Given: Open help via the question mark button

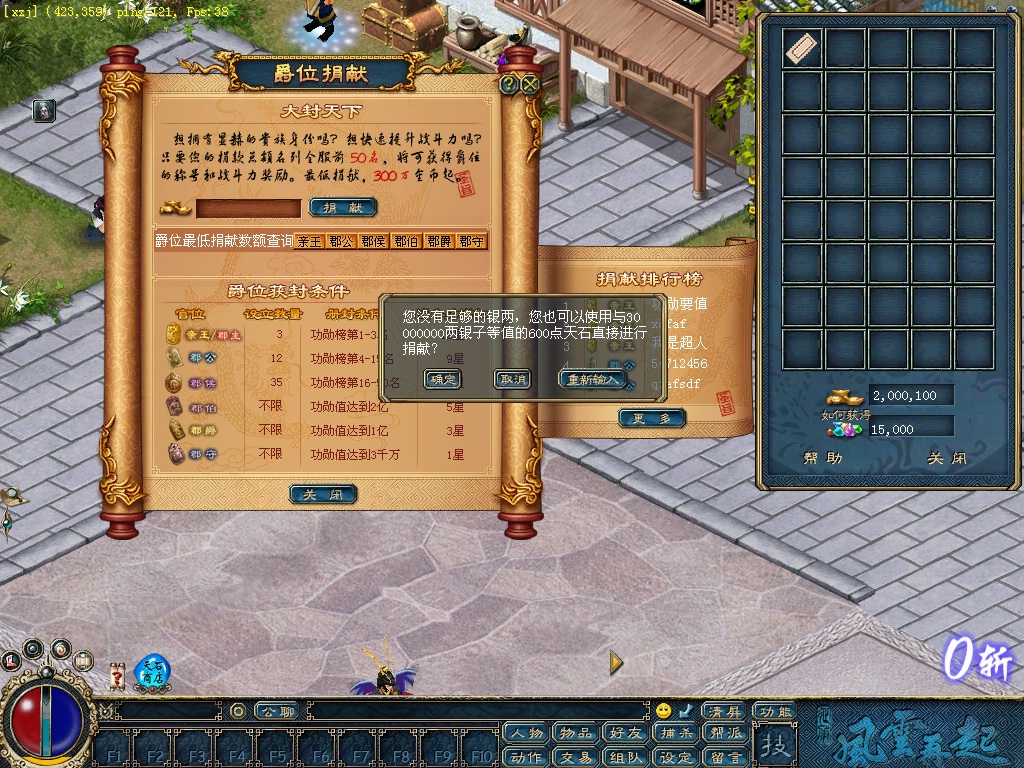Looking at the screenshot, I should (509, 85).
